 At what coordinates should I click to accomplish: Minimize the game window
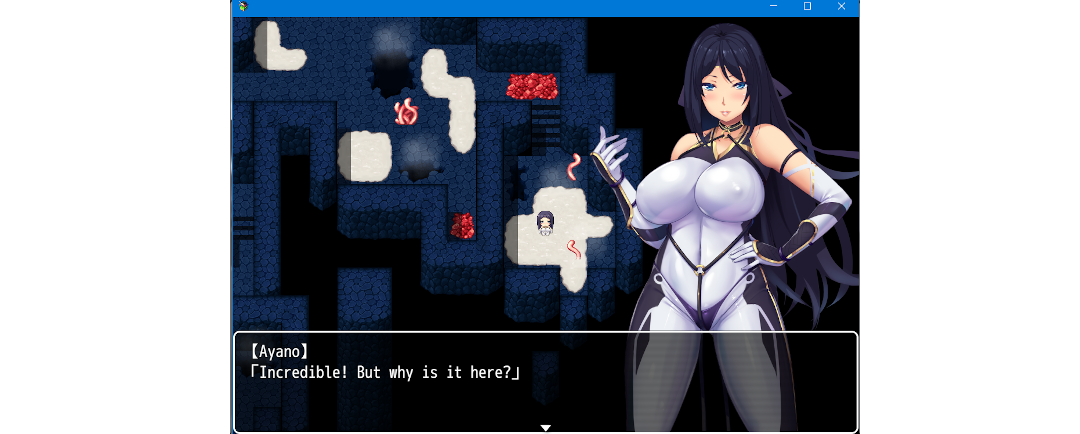(773, 7)
